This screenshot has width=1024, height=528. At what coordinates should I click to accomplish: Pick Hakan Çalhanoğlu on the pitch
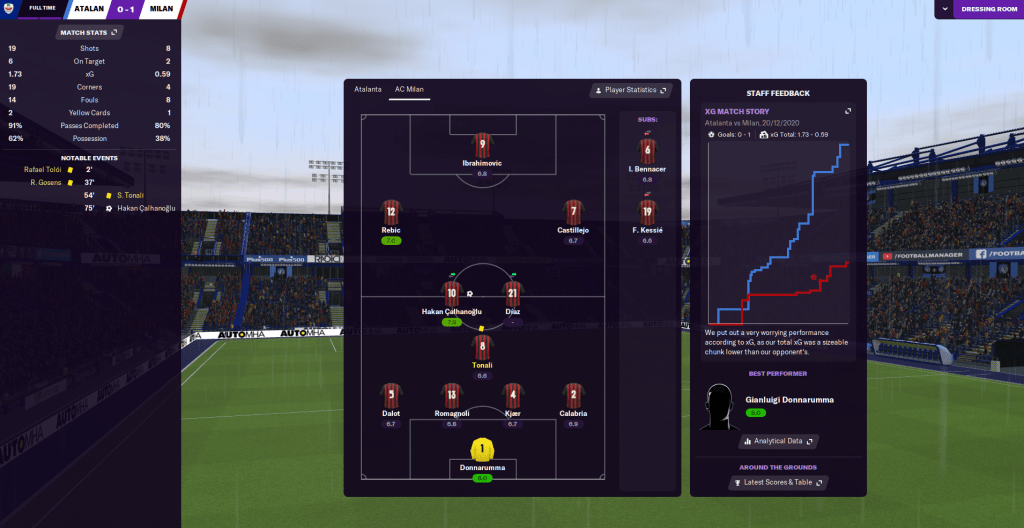[x=451, y=294]
